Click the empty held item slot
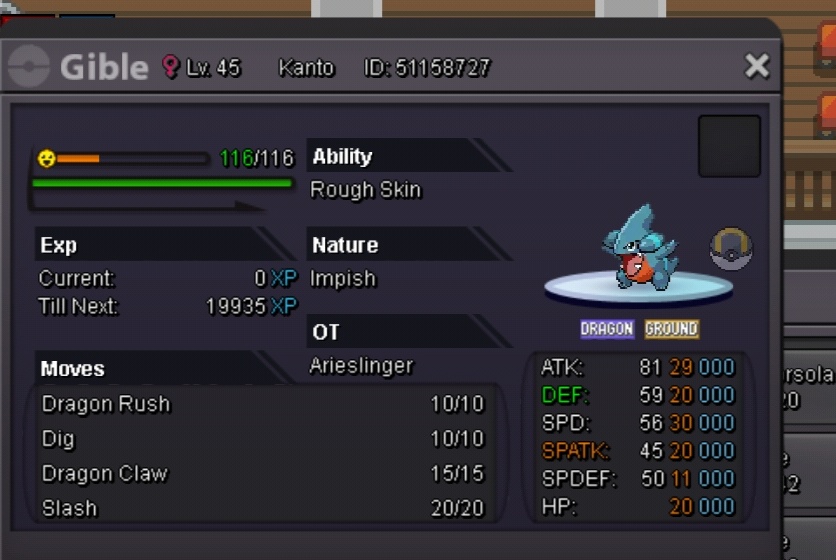This screenshot has height=560, width=836. tap(729, 146)
